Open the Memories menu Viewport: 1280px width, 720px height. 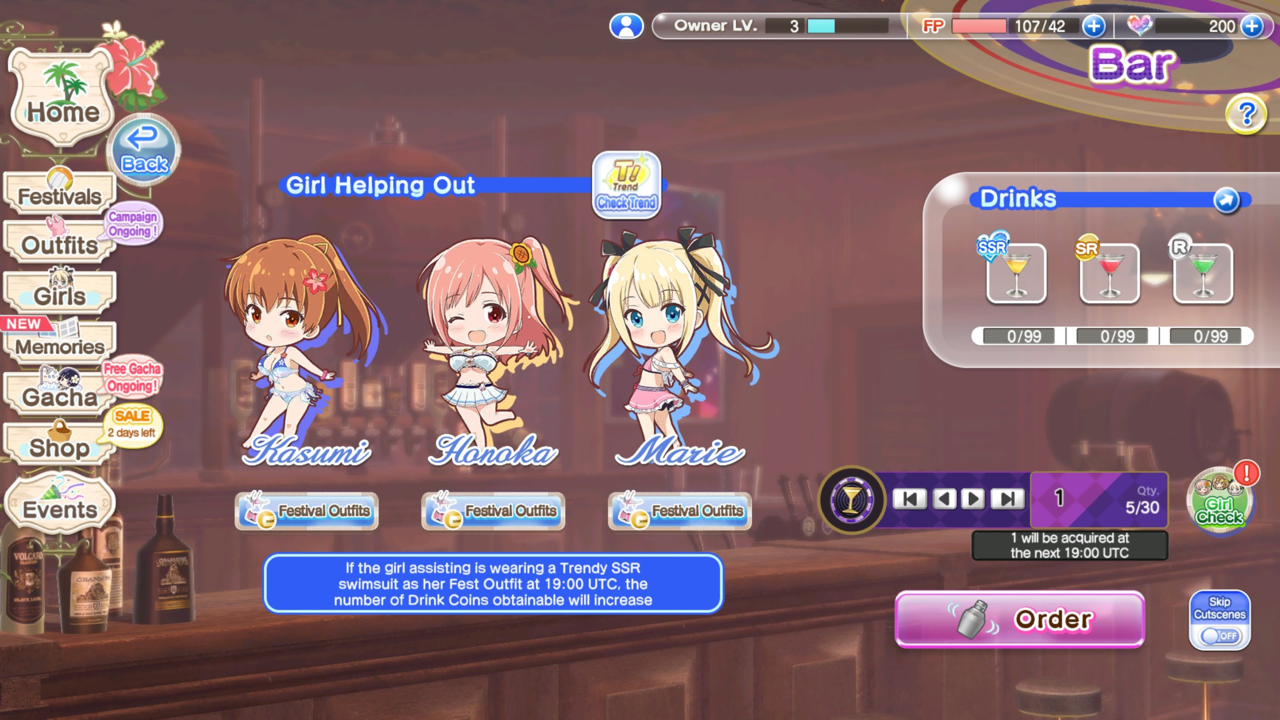click(60, 346)
